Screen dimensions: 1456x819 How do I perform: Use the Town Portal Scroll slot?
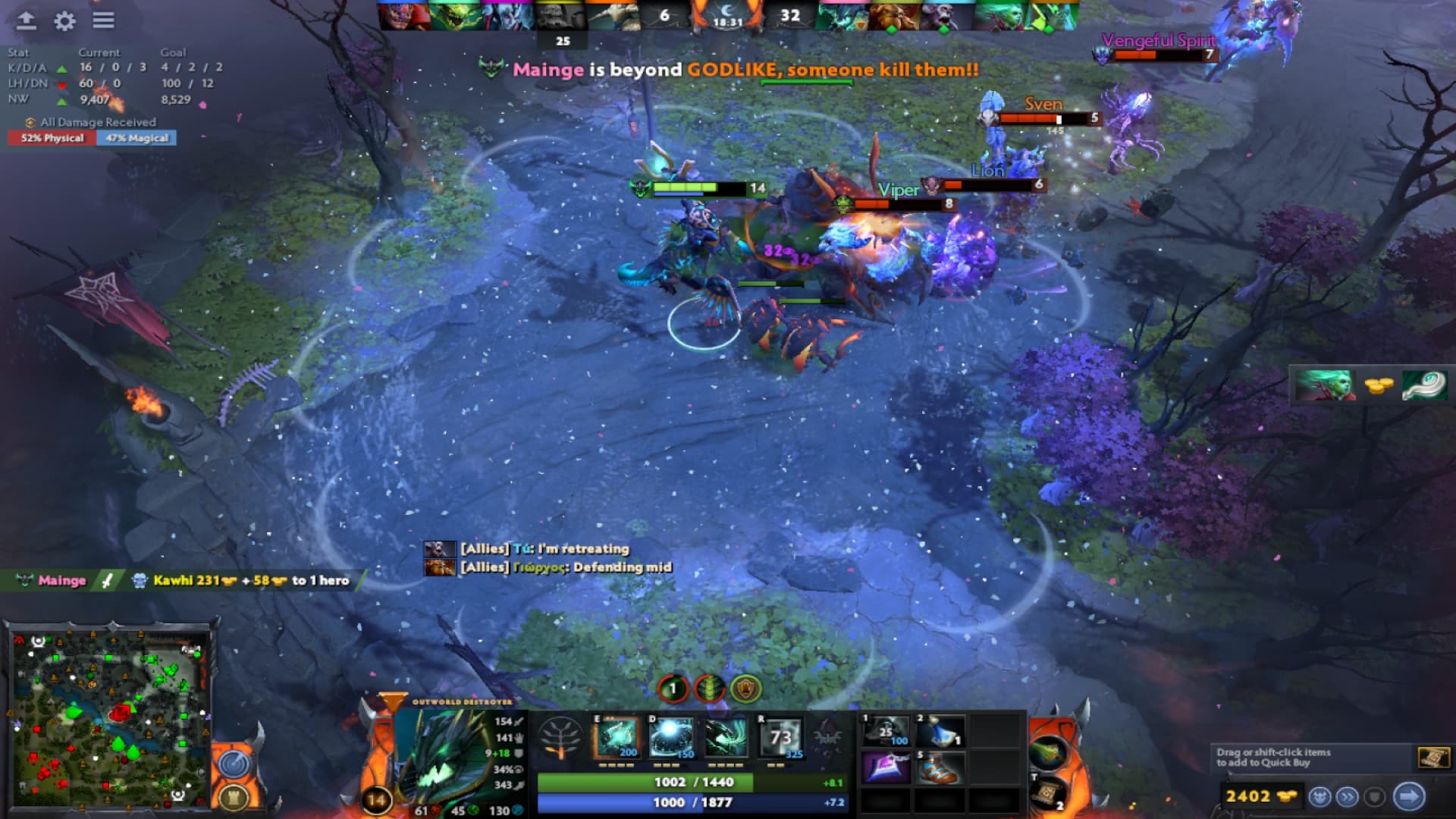[1049, 791]
